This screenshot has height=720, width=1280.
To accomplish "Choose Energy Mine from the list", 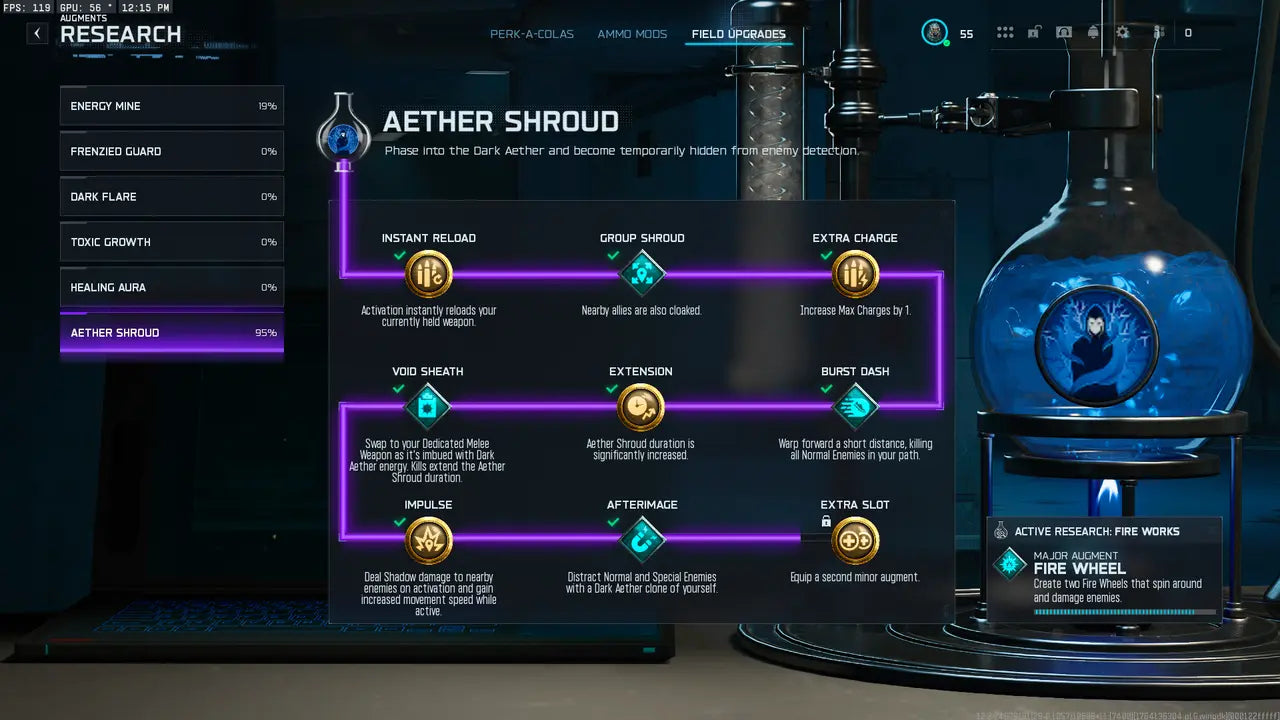I will pos(172,106).
